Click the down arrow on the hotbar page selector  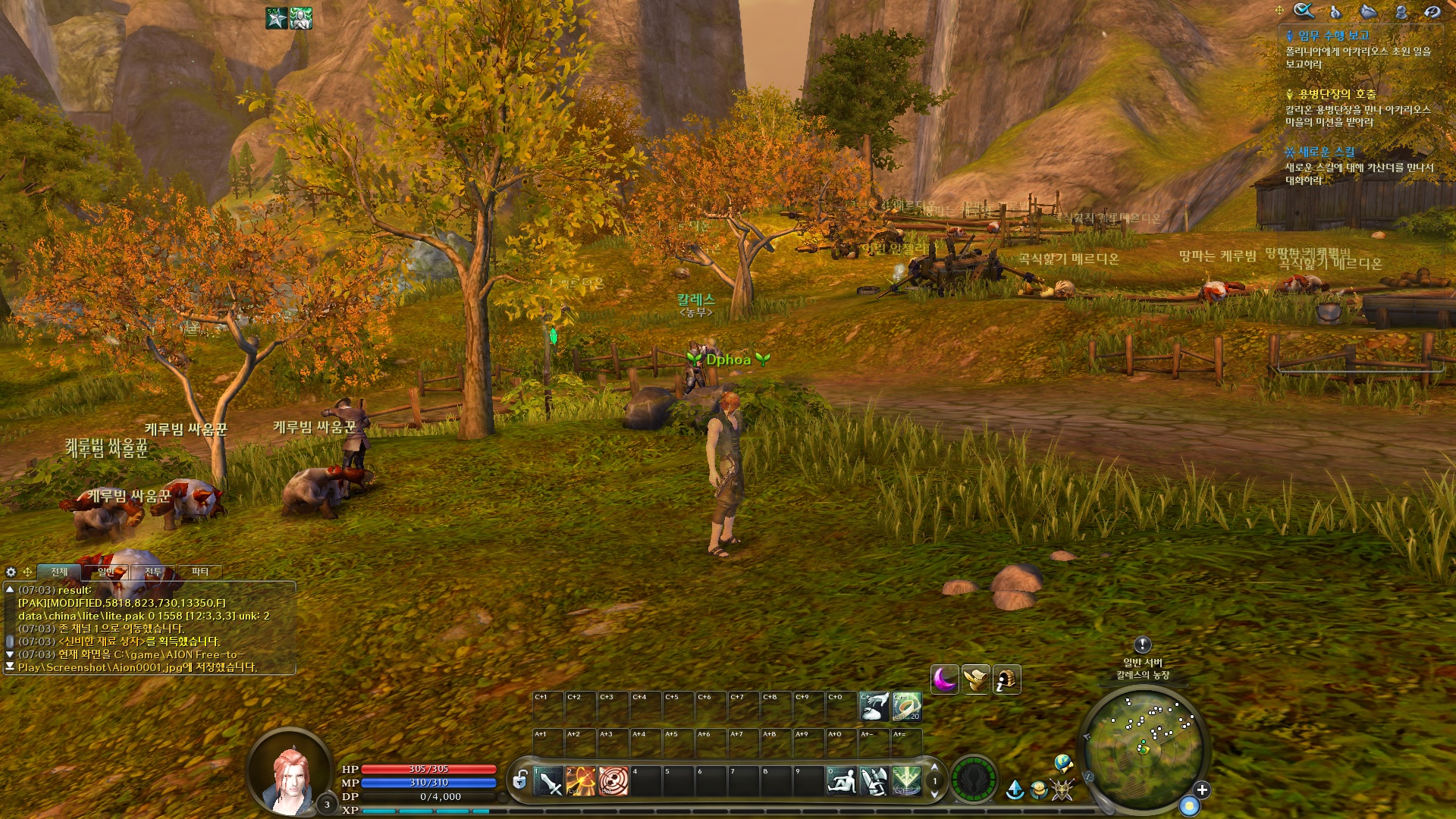point(935,795)
